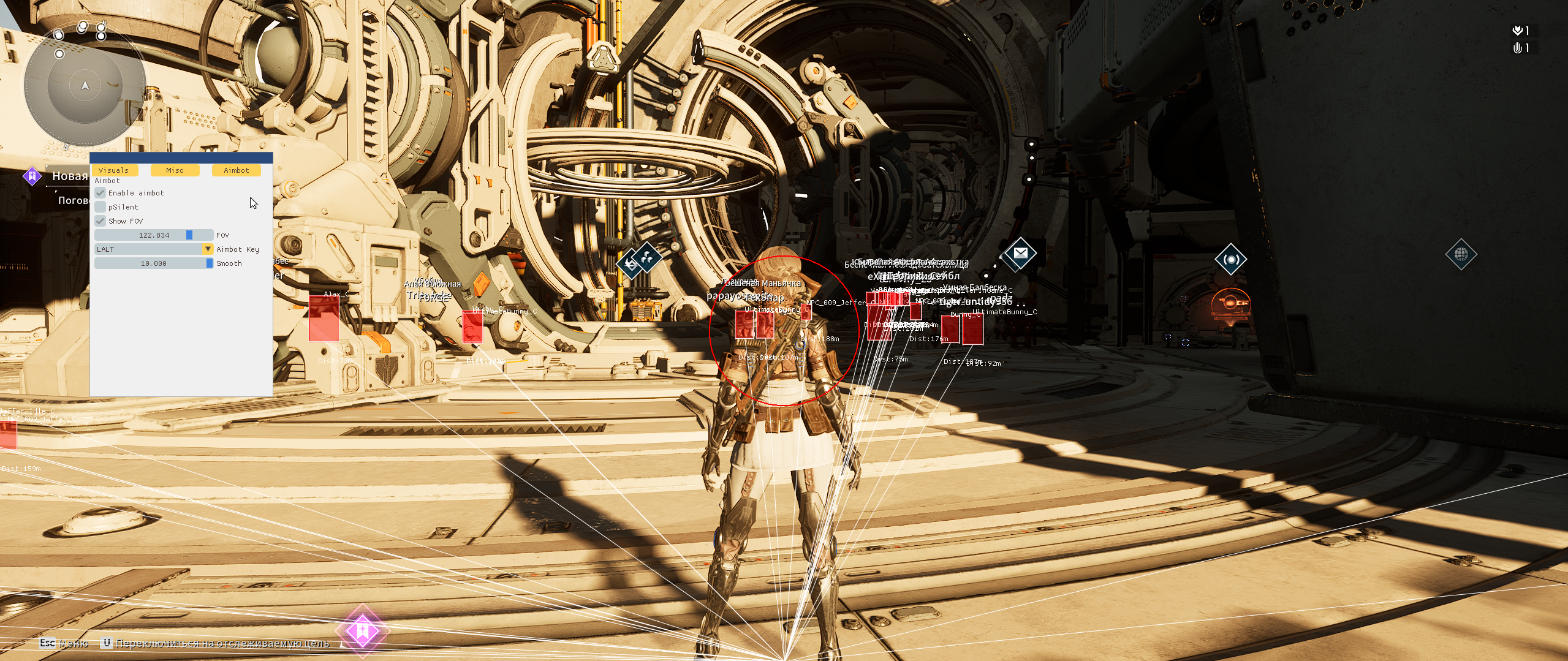Open the Misc tab
1568x661 pixels.
pyautogui.click(x=175, y=170)
